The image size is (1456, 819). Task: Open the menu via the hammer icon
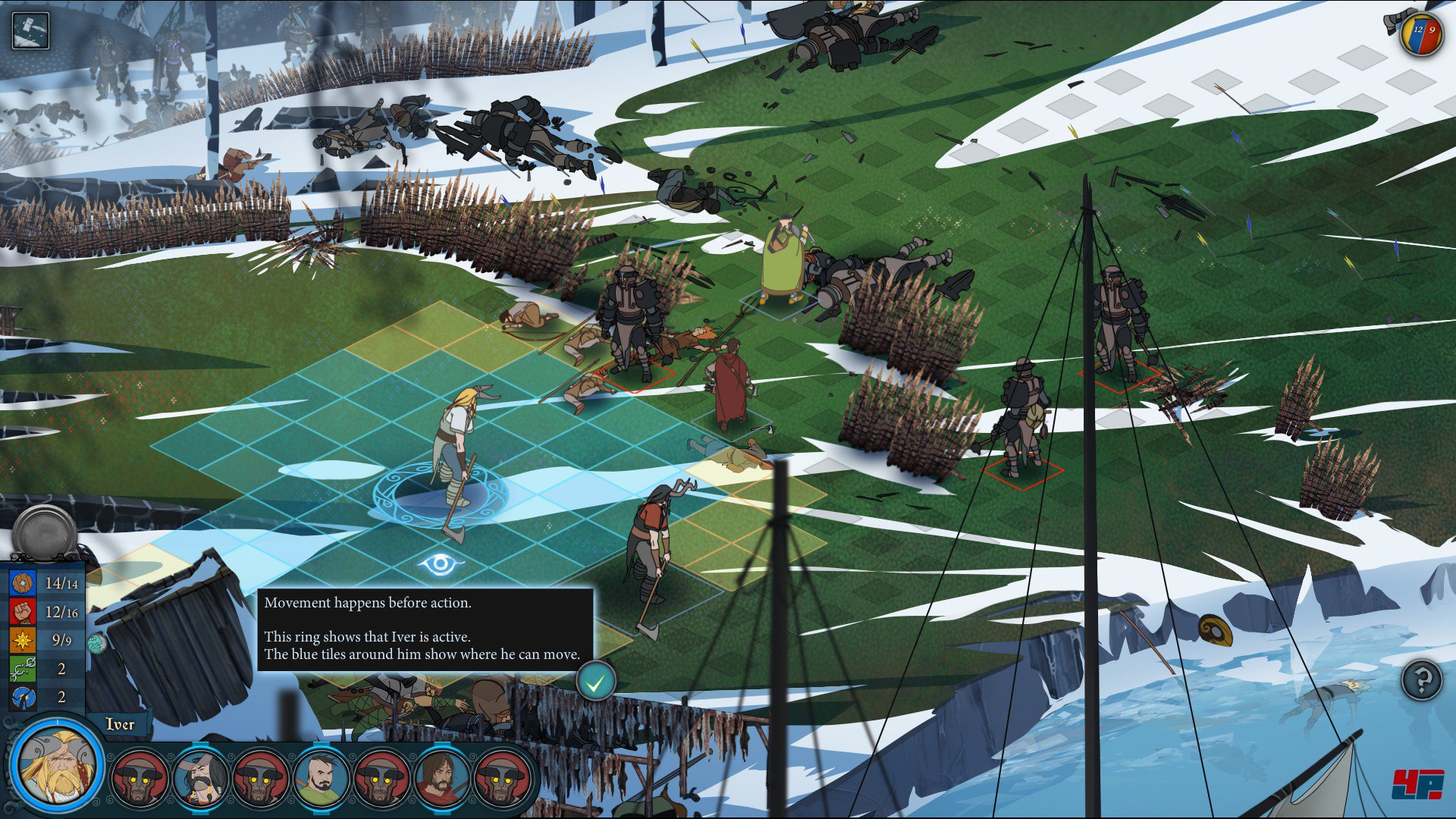point(30,30)
